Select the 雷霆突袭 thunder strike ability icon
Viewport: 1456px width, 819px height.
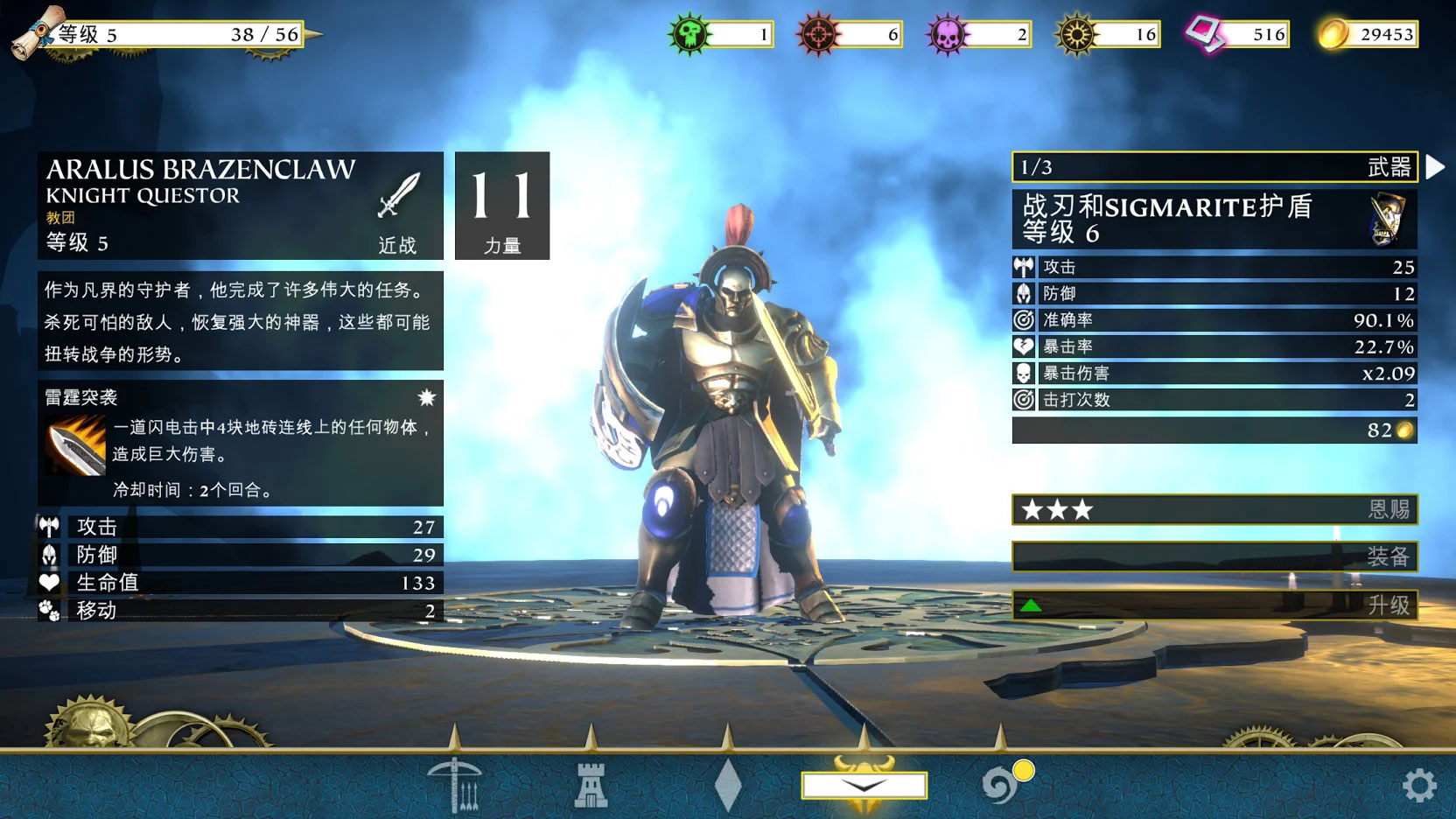click(75, 444)
